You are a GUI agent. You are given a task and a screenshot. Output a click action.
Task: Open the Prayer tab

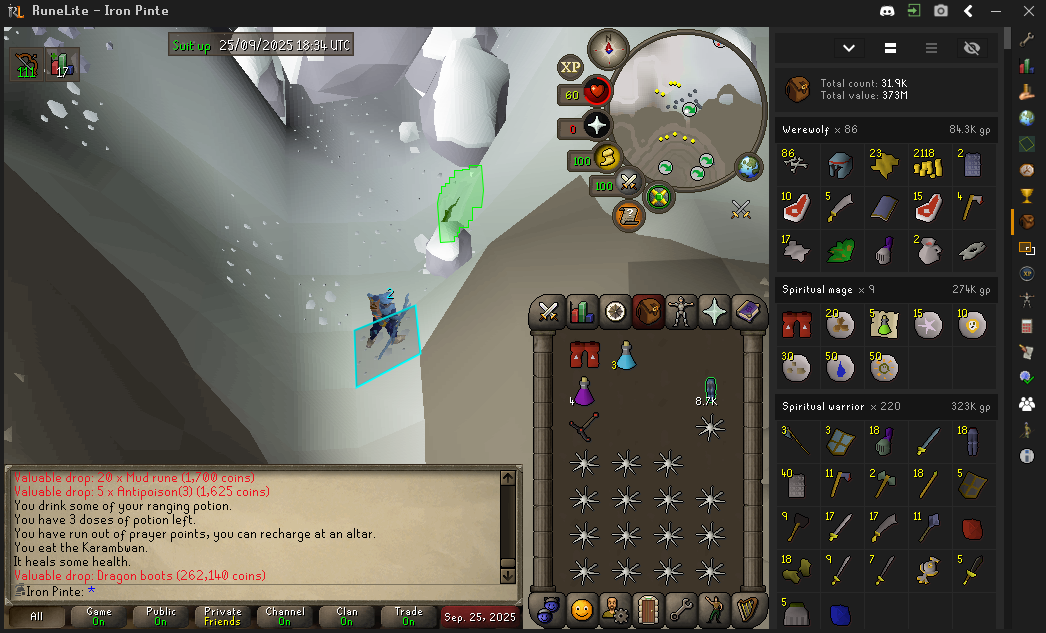pyautogui.click(x=715, y=311)
